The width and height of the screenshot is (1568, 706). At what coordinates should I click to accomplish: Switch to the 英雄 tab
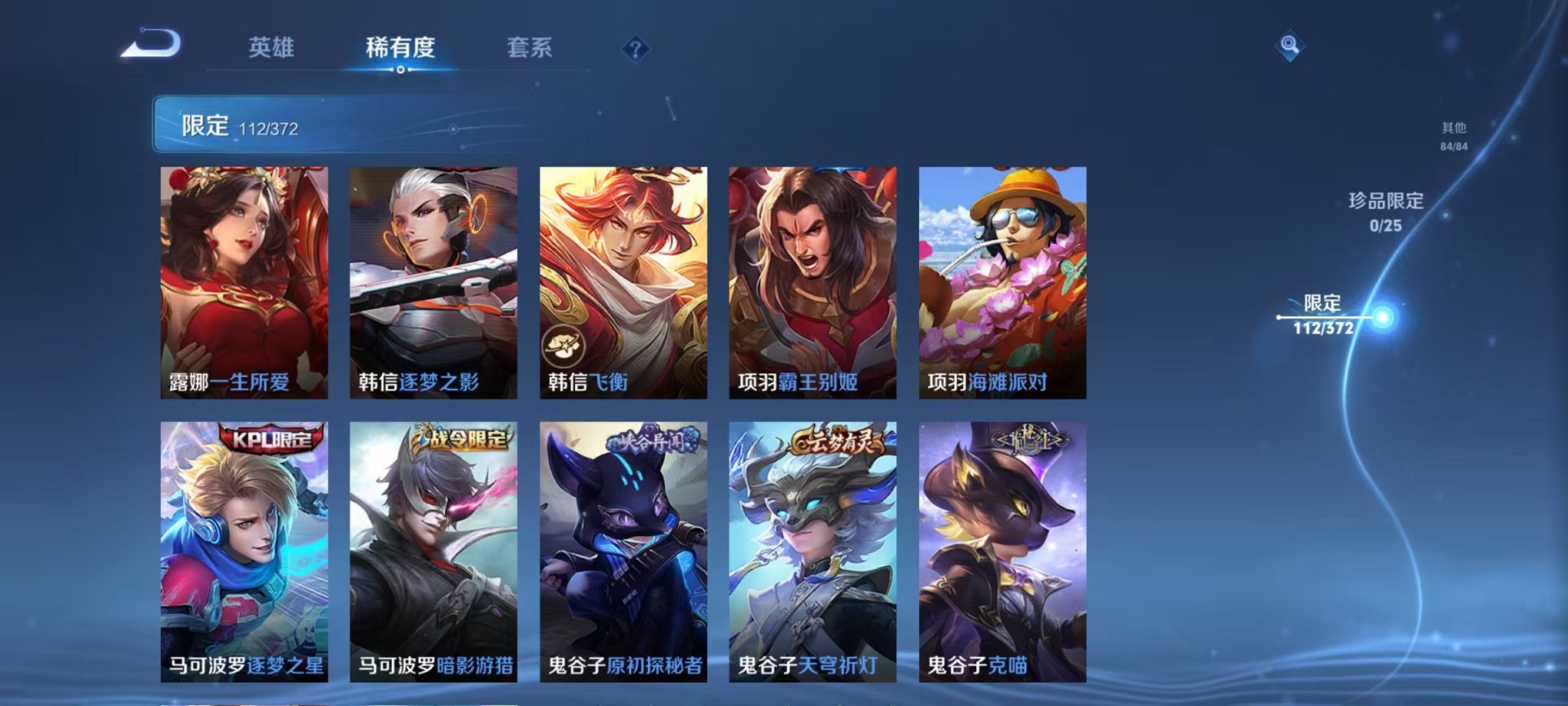(273, 48)
